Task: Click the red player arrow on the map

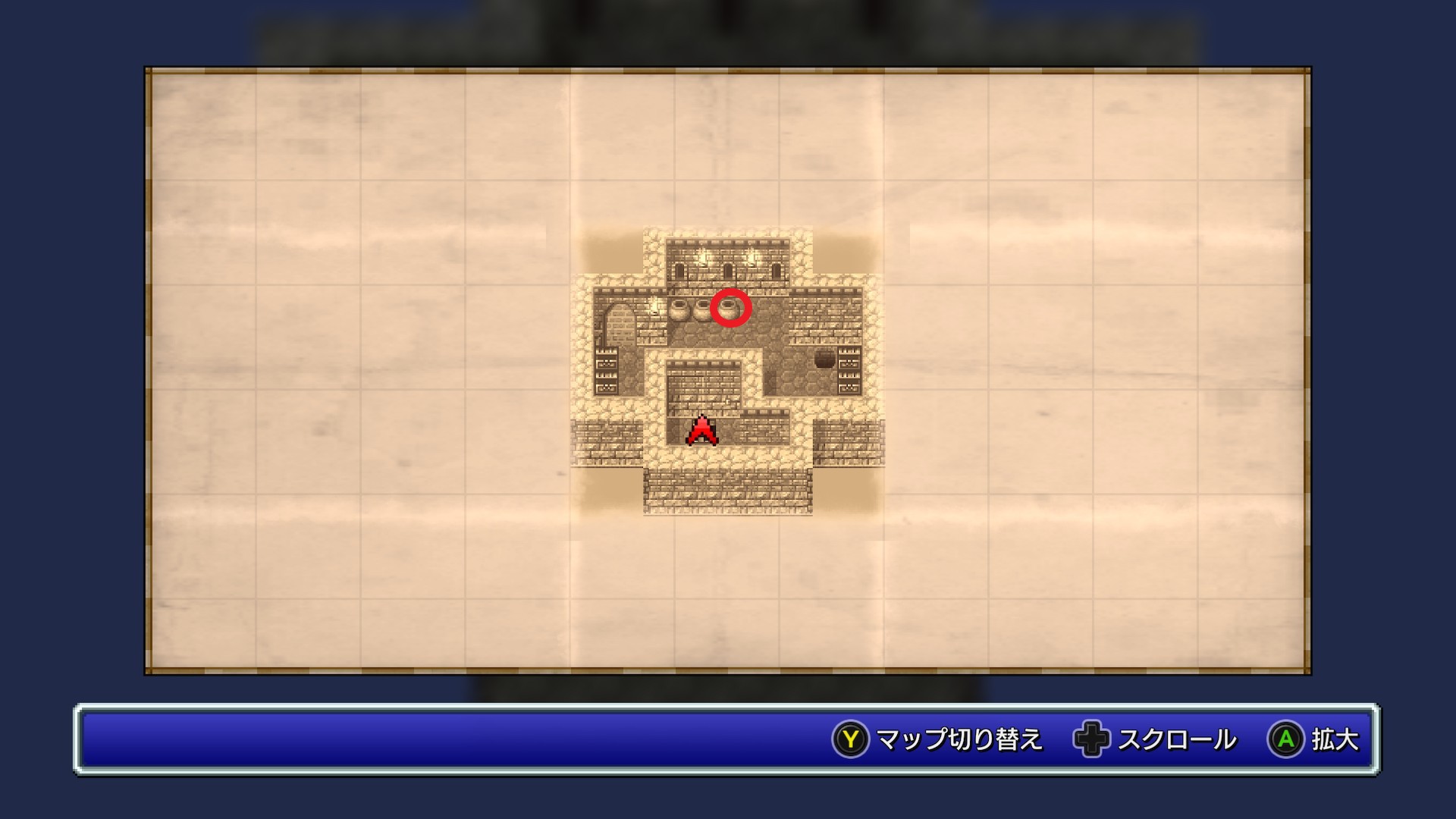Action: coord(702,430)
